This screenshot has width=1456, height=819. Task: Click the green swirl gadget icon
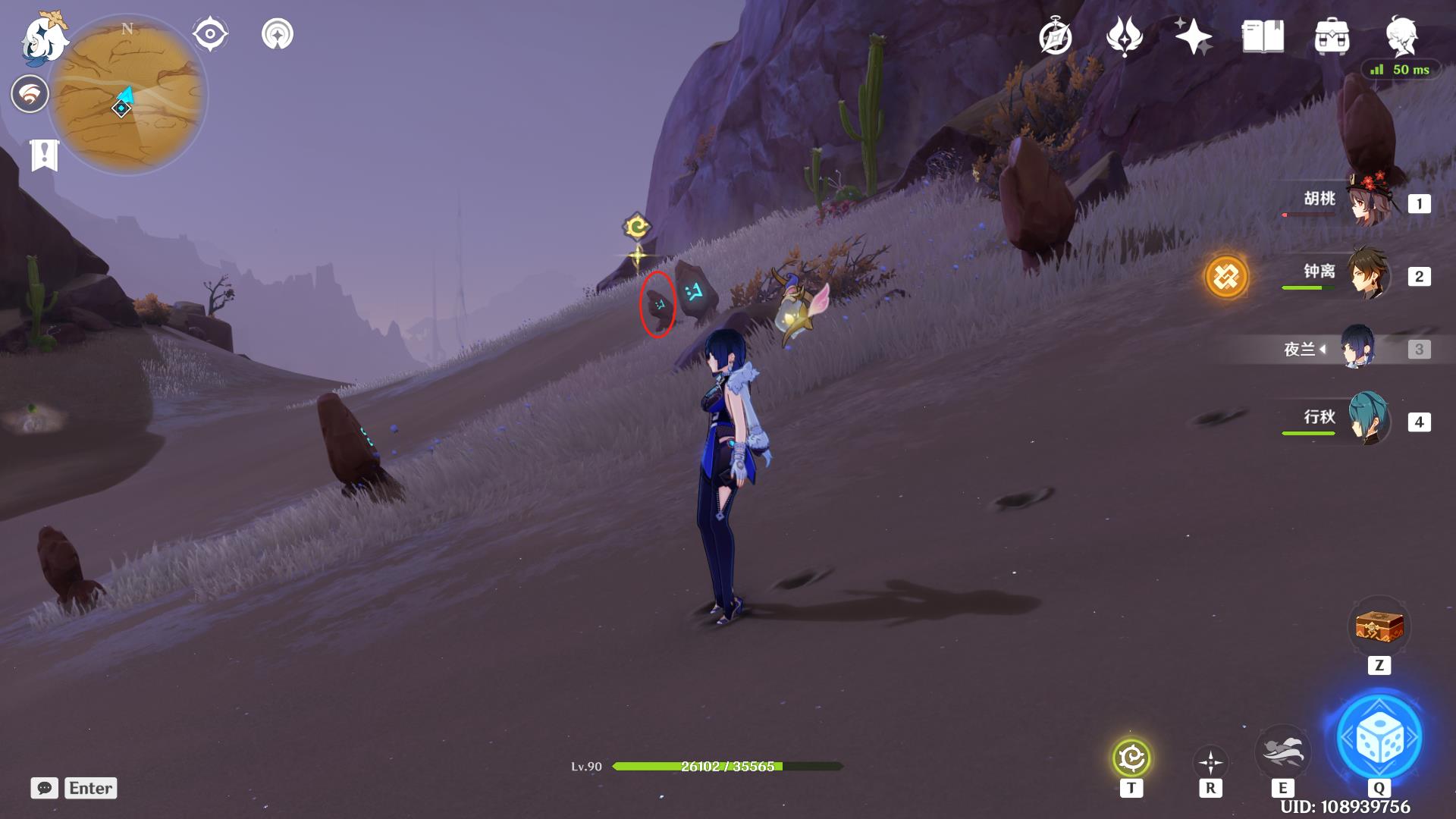click(1131, 758)
